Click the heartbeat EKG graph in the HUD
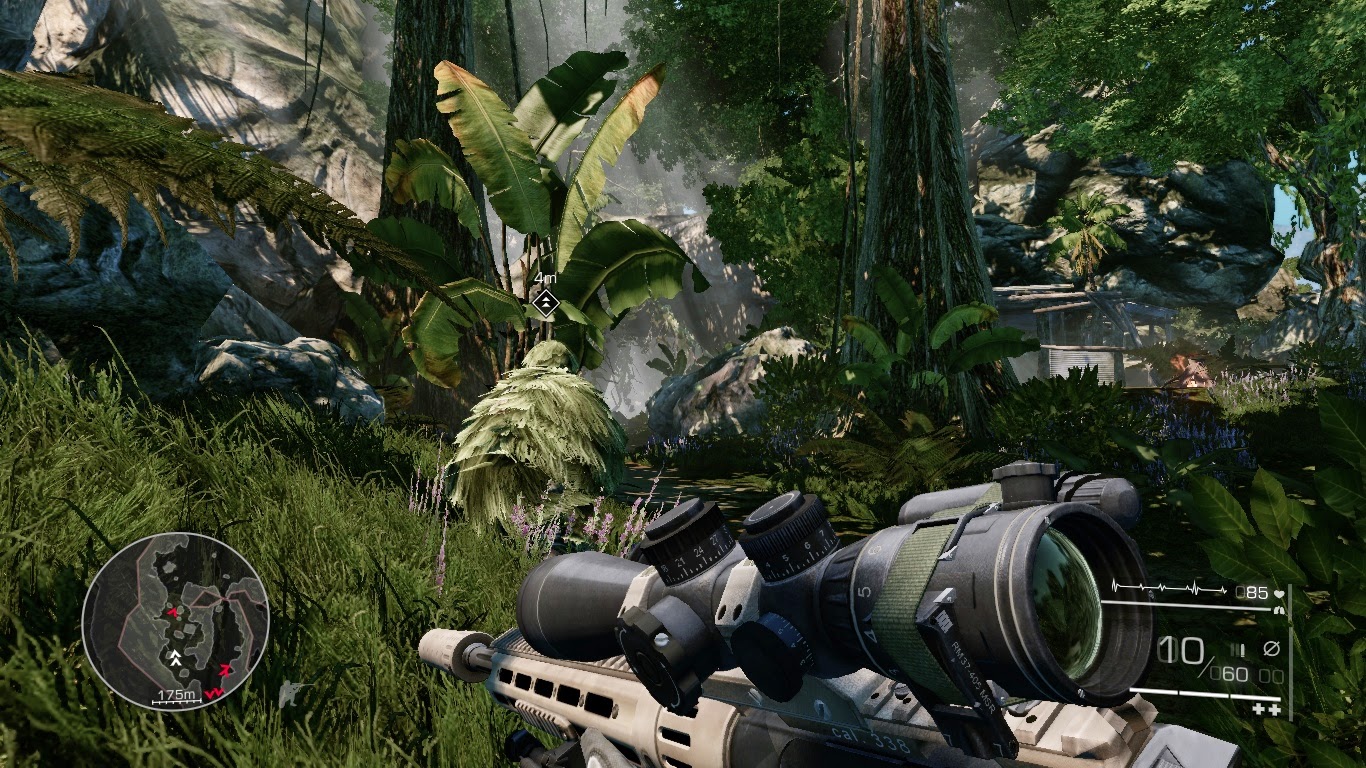This screenshot has height=768, width=1366. (1168, 586)
